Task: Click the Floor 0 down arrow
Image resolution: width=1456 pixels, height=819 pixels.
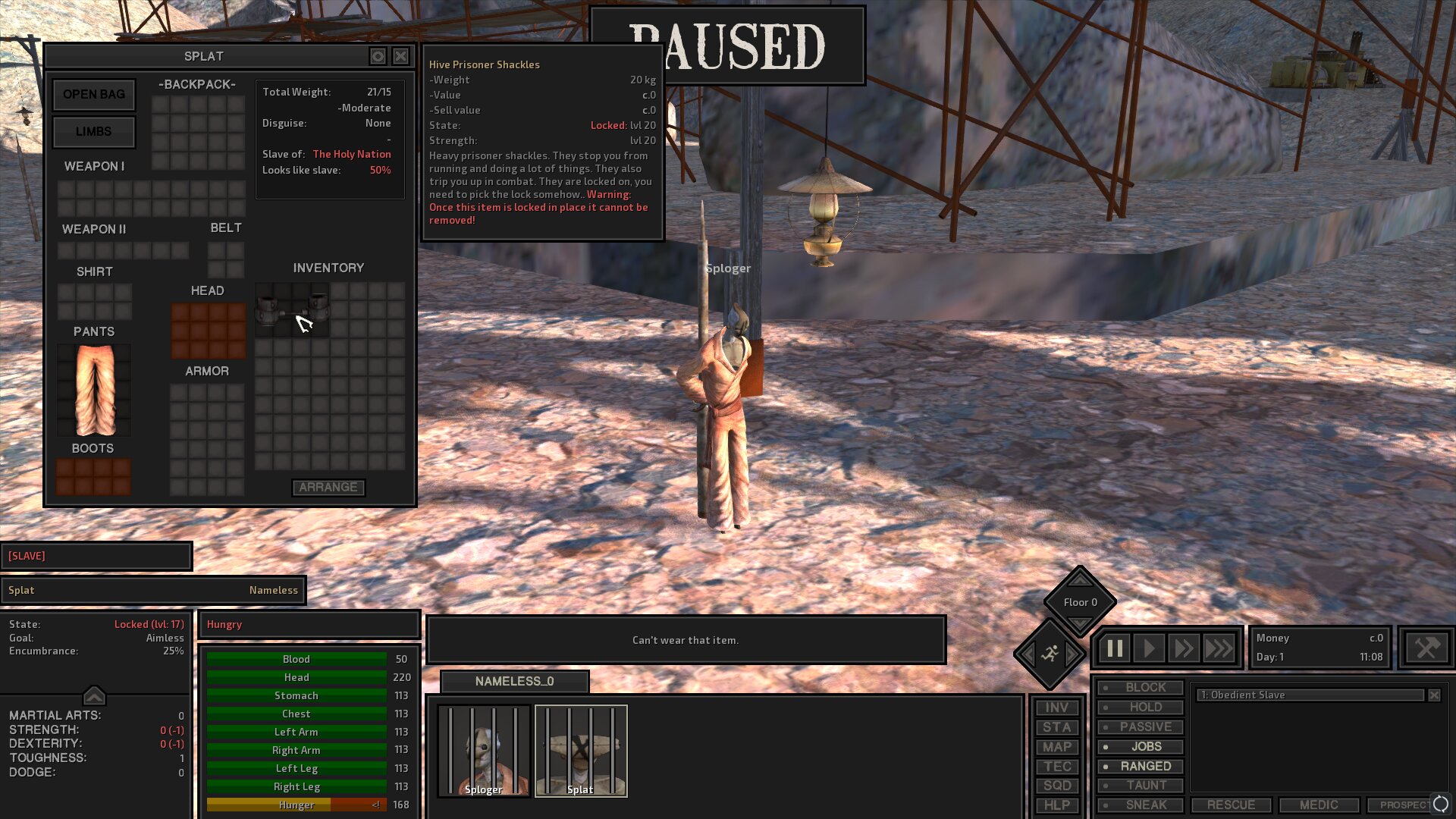Action: (1080, 623)
